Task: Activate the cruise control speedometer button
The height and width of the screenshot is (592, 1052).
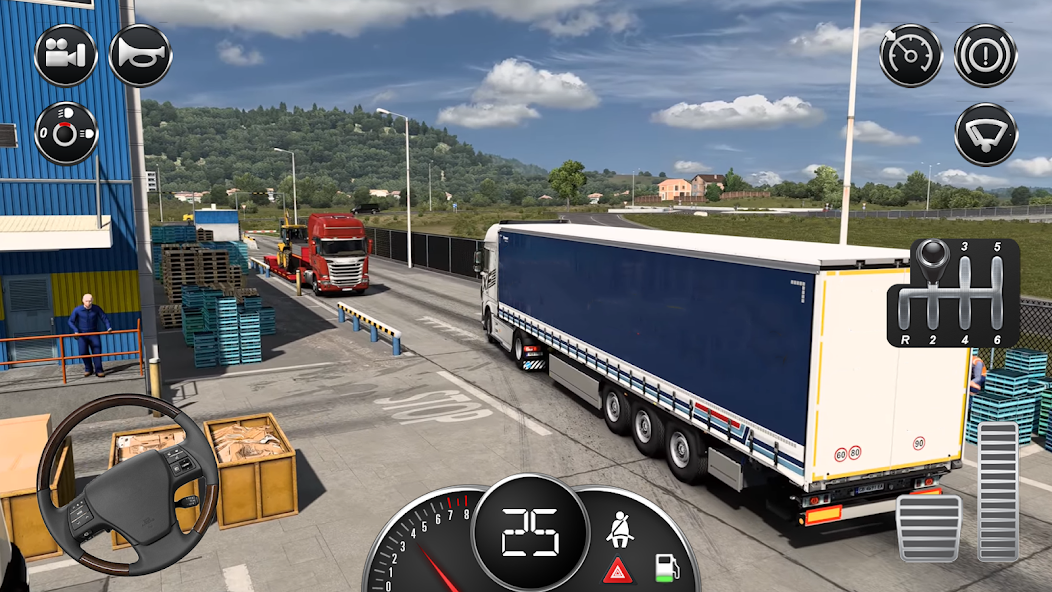Action: click(911, 55)
